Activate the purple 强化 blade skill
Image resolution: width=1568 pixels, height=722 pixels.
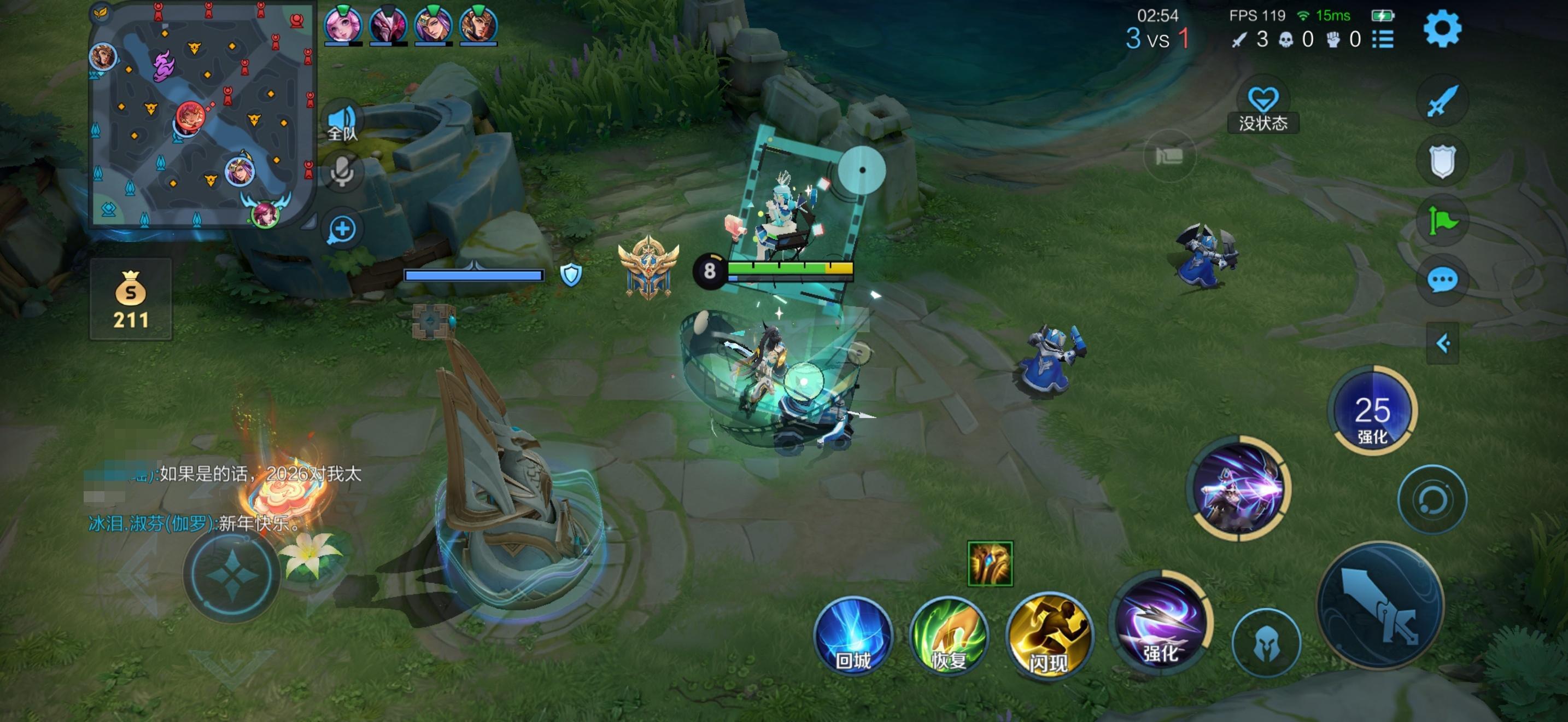coord(1160,621)
